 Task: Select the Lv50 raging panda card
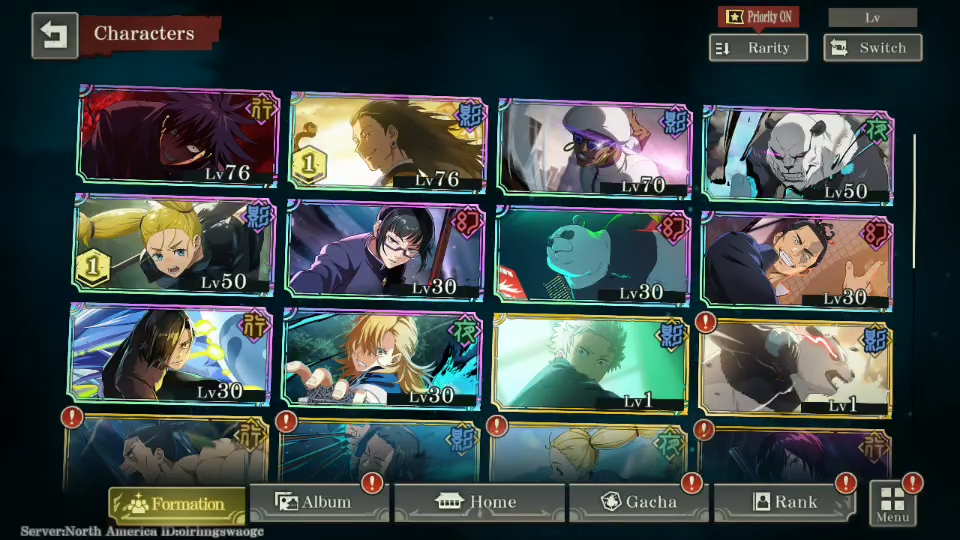tap(799, 153)
